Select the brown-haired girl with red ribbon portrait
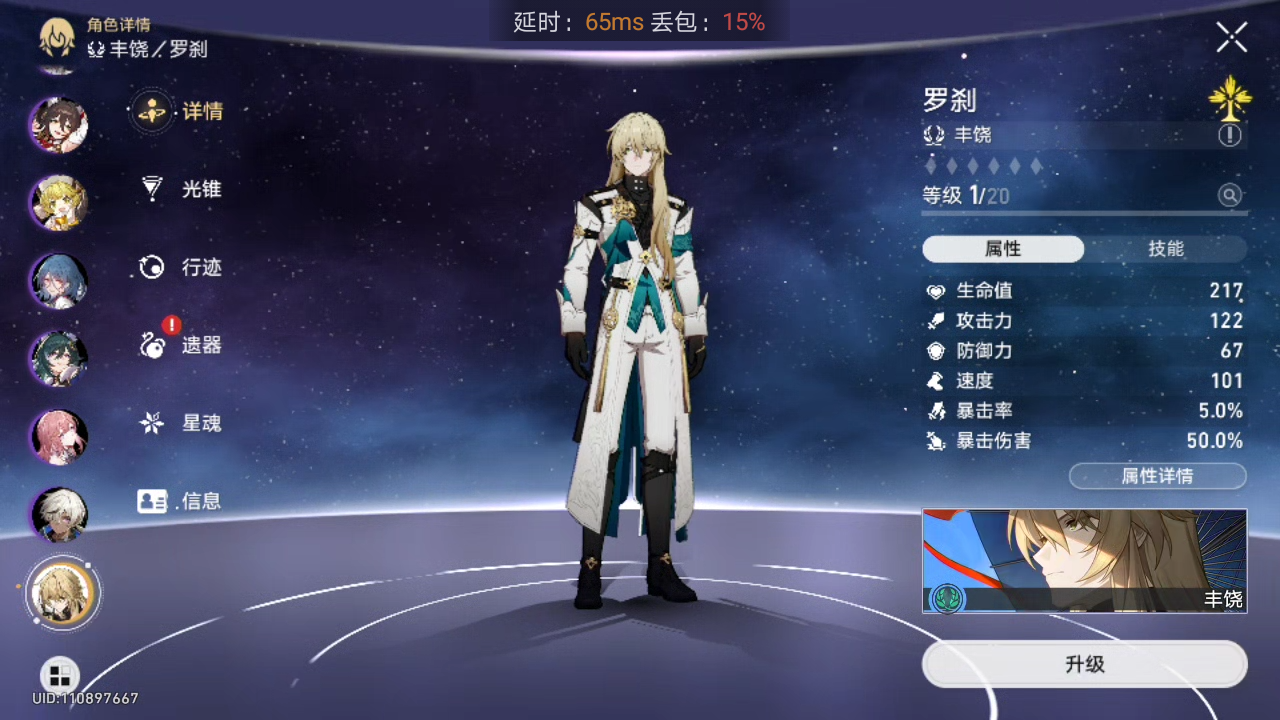The height and width of the screenshot is (720, 1280). (x=59, y=124)
